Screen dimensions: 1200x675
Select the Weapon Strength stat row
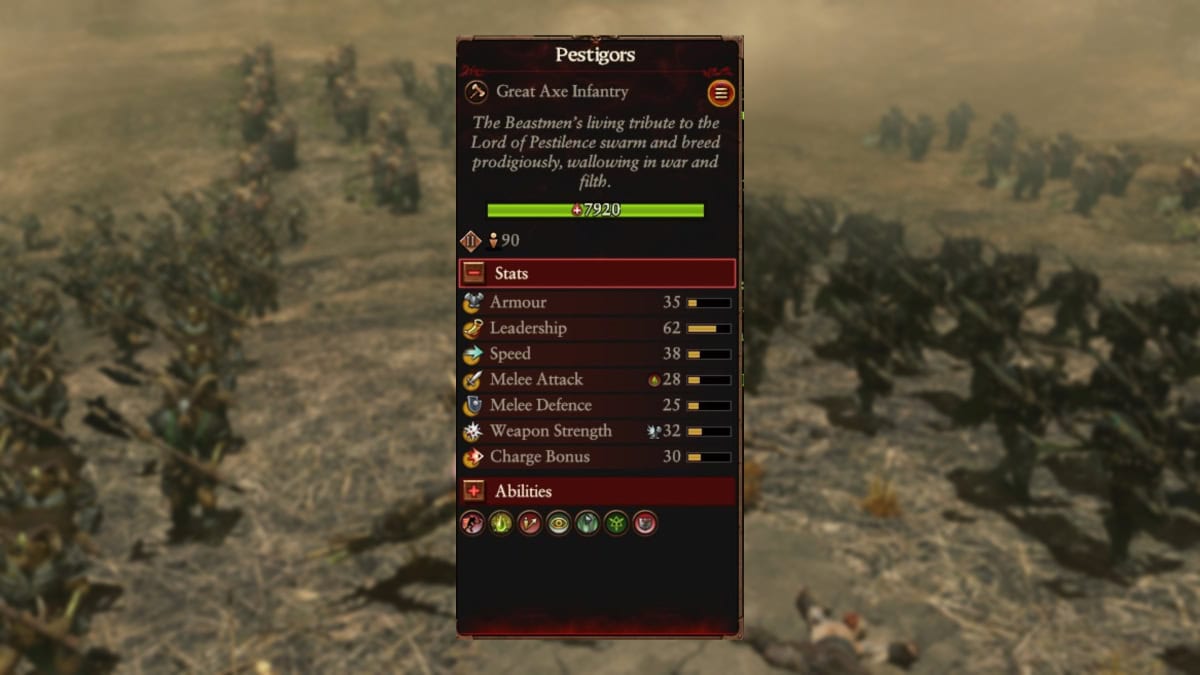596,432
